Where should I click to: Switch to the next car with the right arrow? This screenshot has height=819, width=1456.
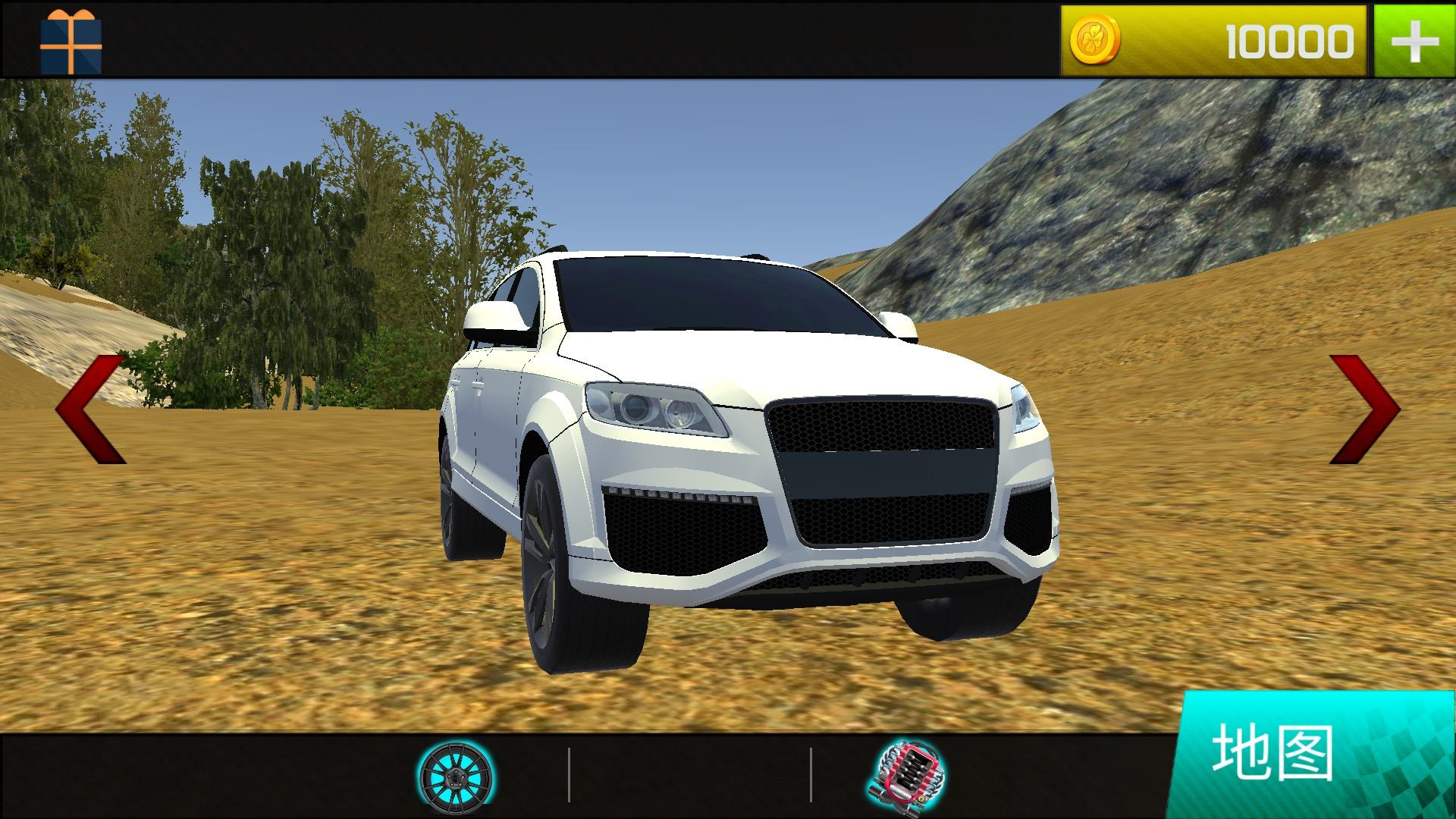tap(1364, 409)
